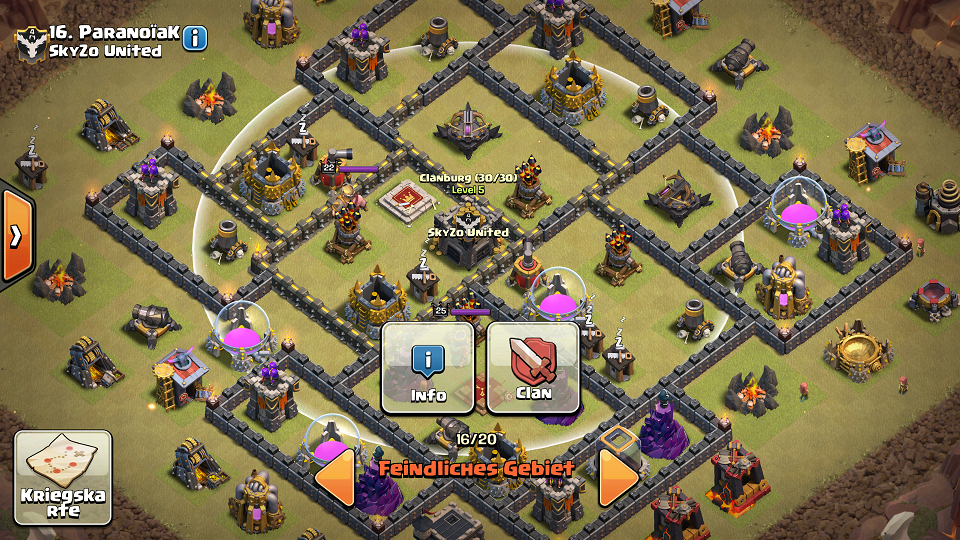Go to the previous enemy base

click(x=336, y=478)
